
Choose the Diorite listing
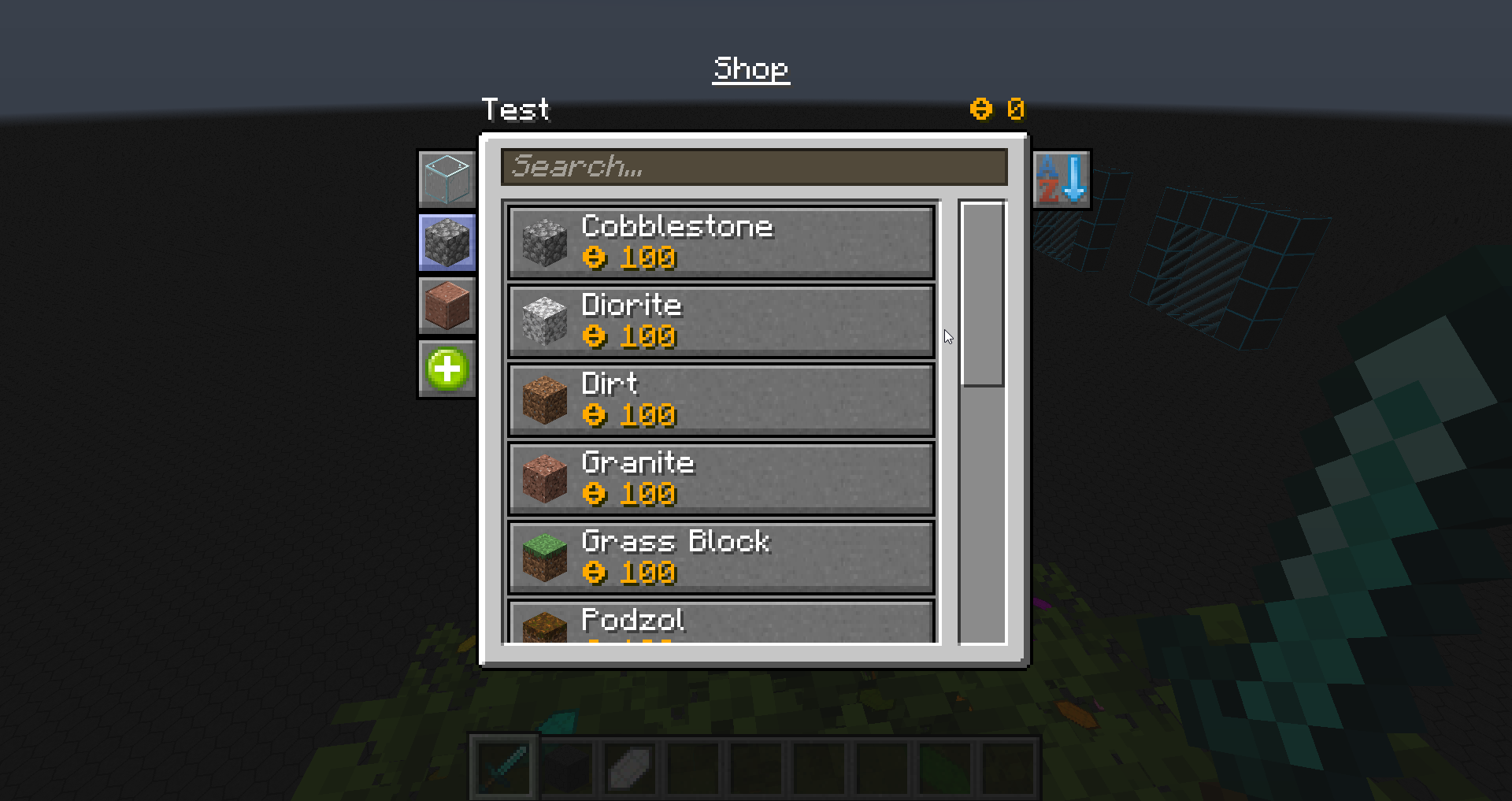click(721, 321)
